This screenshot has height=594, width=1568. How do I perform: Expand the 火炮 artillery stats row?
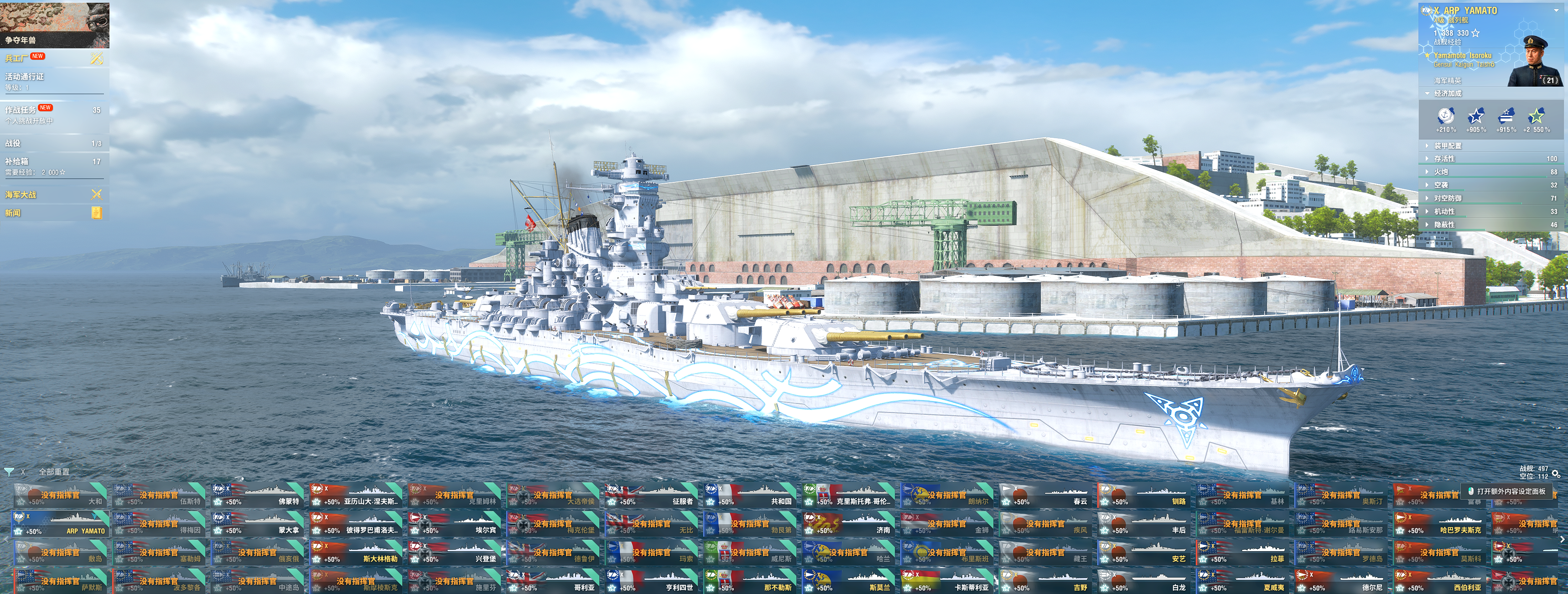coord(1441,171)
